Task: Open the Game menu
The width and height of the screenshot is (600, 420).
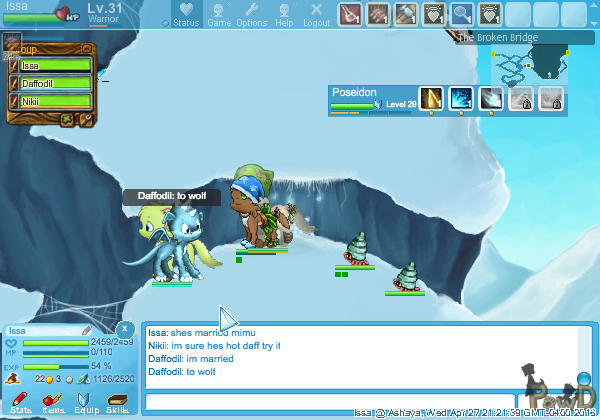Action: coord(219,14)
